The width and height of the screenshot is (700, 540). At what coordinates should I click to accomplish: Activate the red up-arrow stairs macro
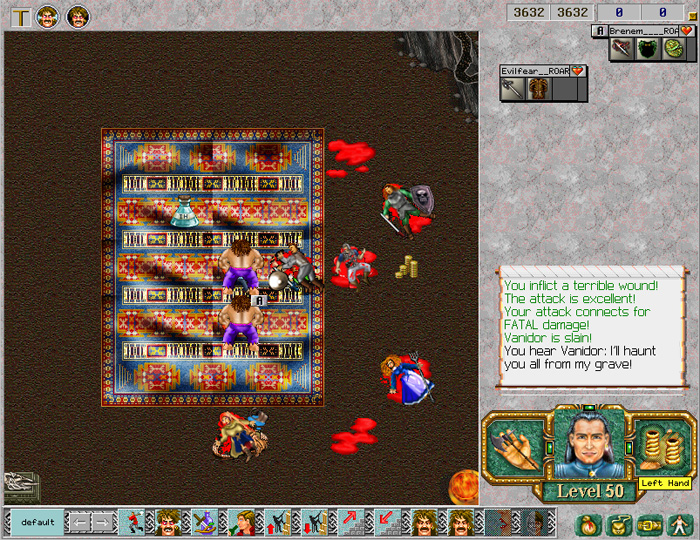pyautogui.click(x=350, y=522)
